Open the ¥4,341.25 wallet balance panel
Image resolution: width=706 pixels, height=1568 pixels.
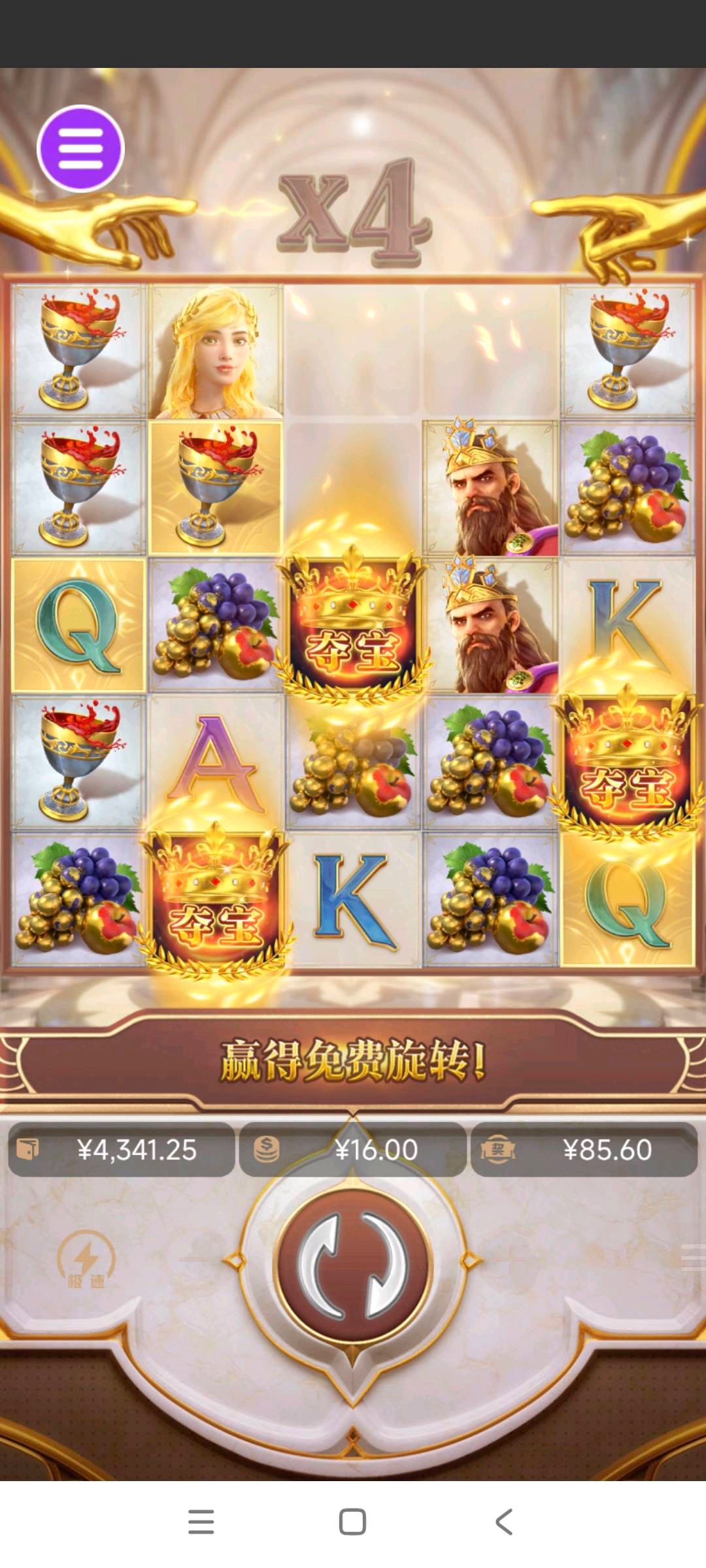(122, 1150)
